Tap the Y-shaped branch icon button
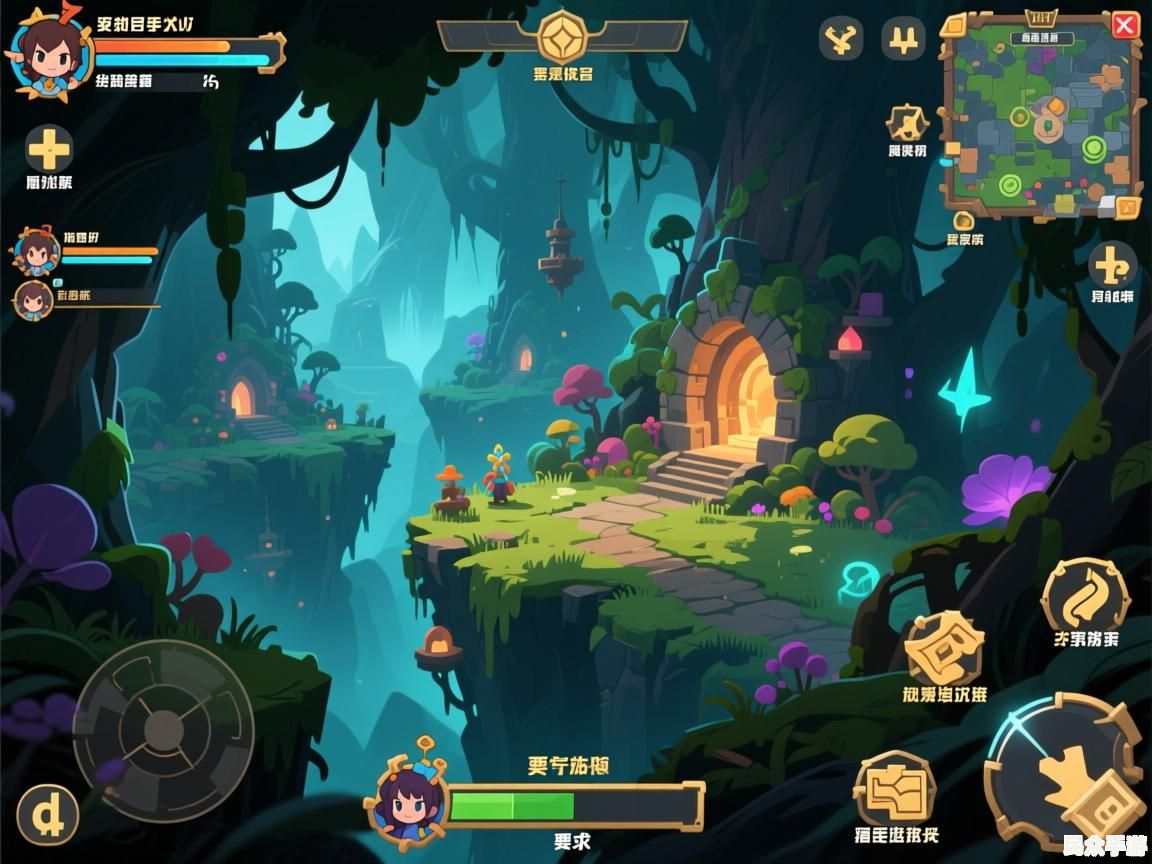This screenshot has width=1152, height=864. (x=841, y=39)
